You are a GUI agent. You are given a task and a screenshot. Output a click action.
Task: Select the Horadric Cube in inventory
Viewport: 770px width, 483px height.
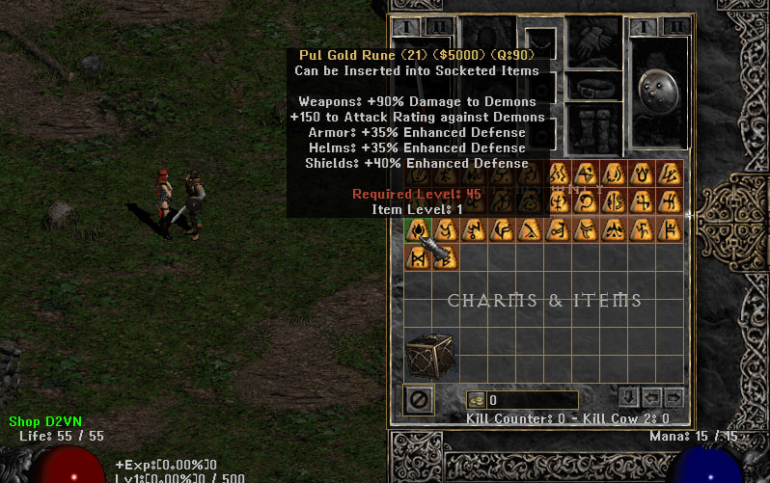(x=429, y=356)
